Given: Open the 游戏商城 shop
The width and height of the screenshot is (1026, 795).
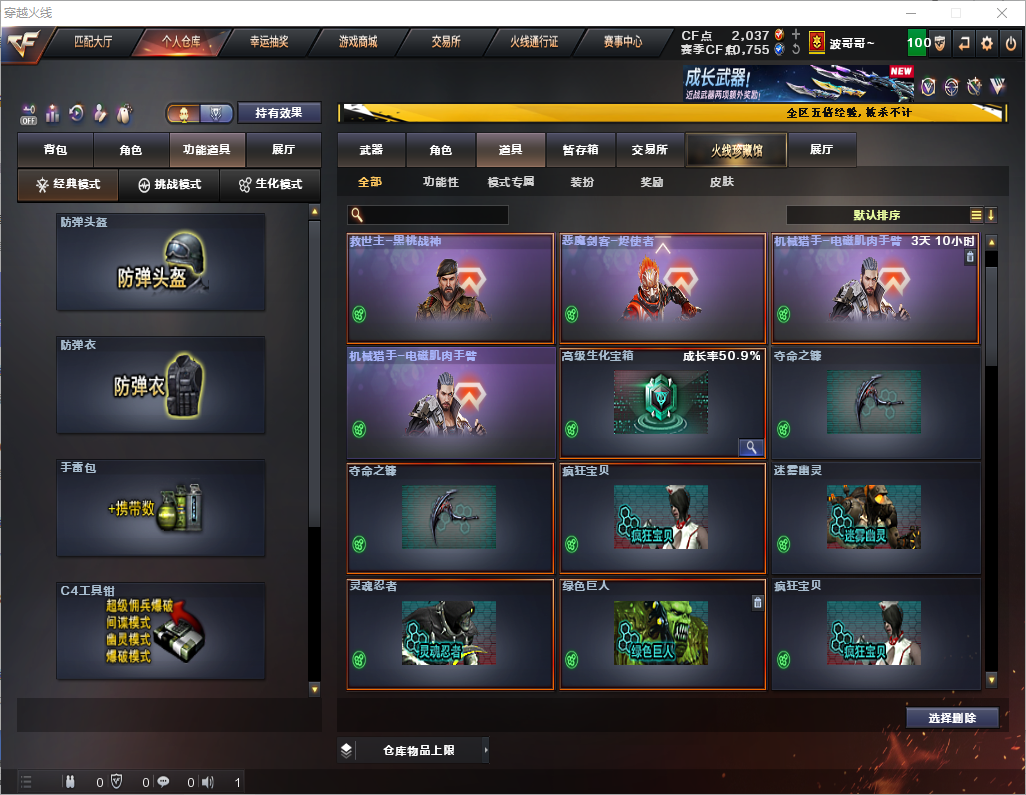Looking at the screenshot, I should pos(358,42).
